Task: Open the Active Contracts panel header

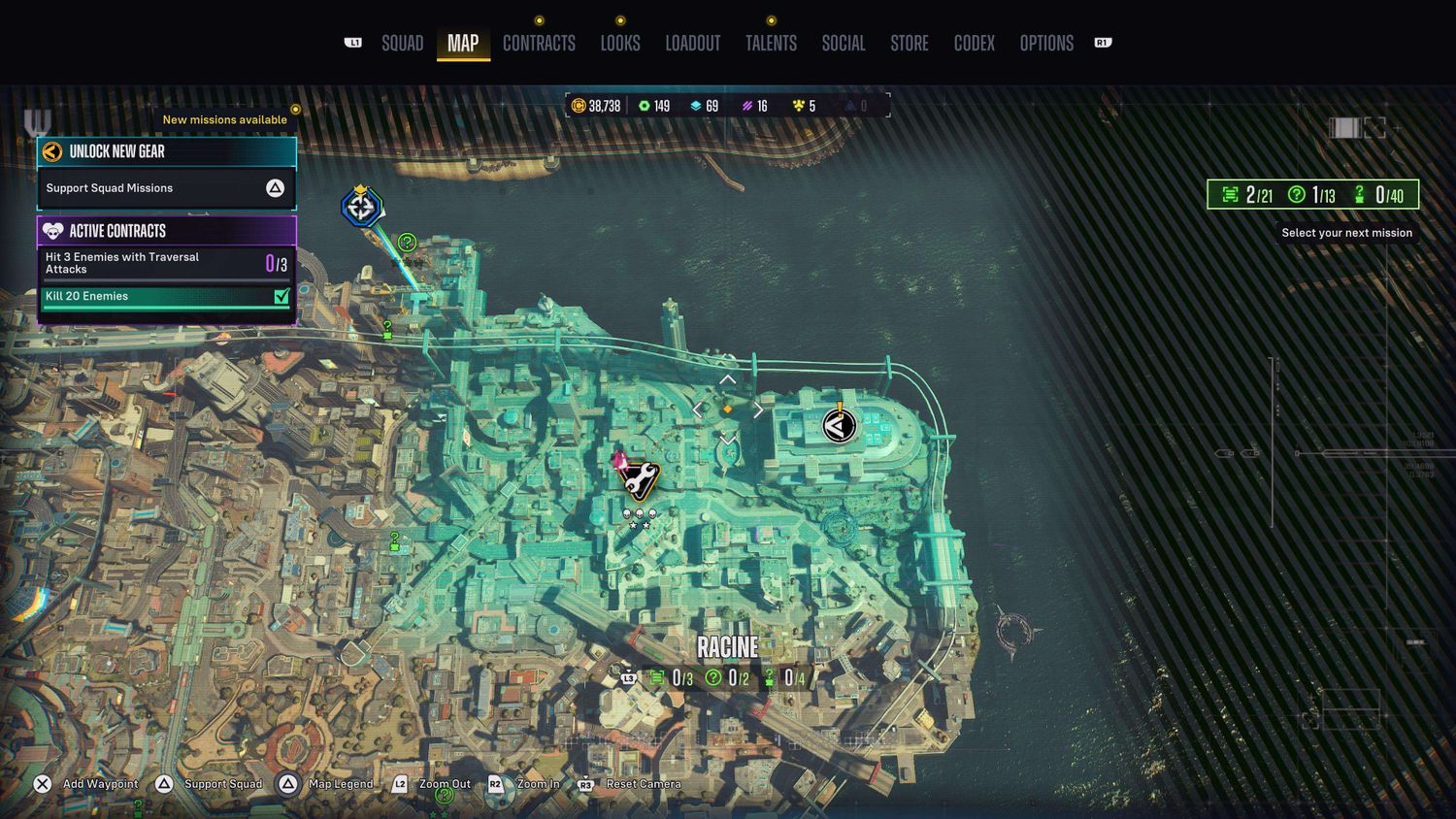Action: [166, 231]
